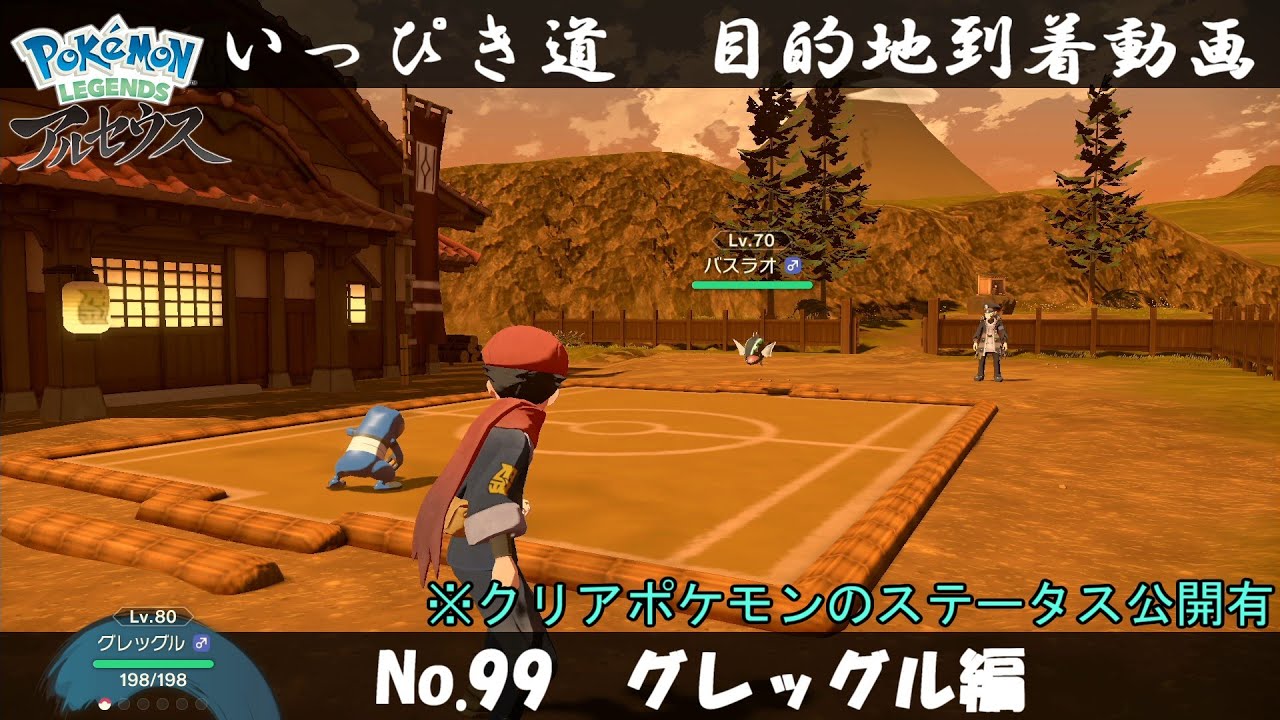Click the 198/198 HP counter
Viewport: 1280px width, 720px height.
pyautogui.click(x=153, y=680)
